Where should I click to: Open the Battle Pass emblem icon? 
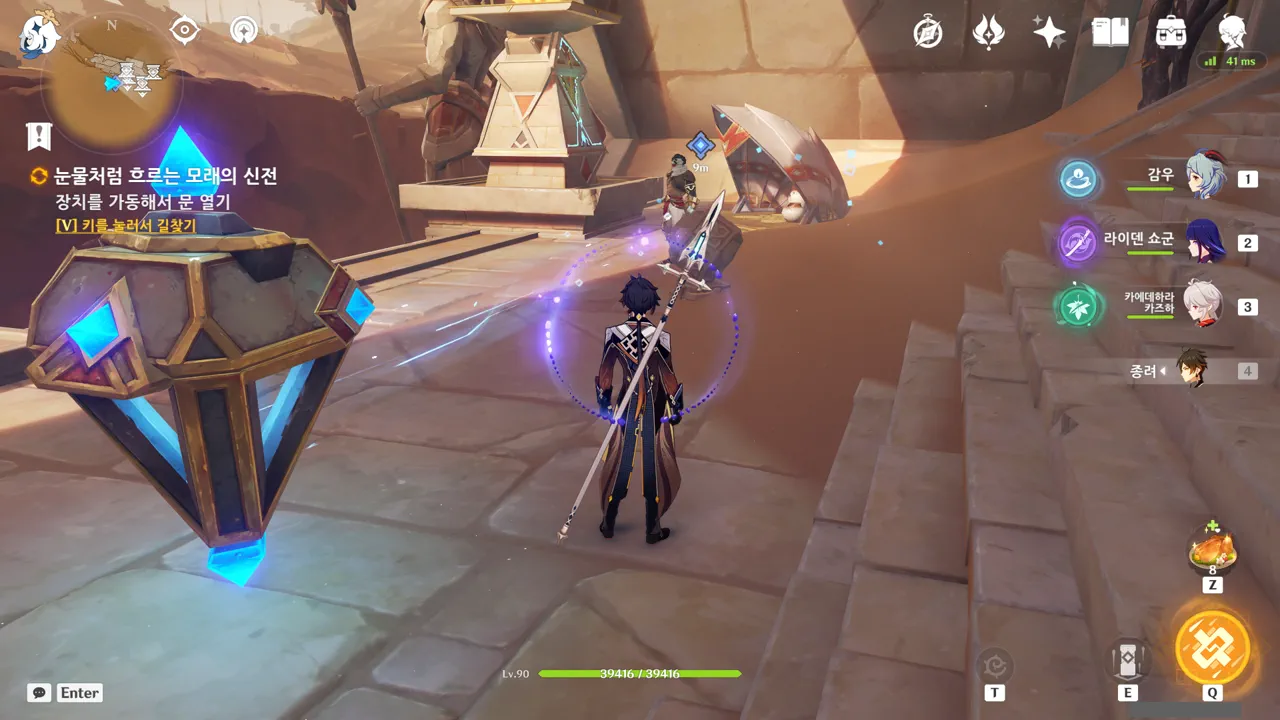click(x=988, y=32)
